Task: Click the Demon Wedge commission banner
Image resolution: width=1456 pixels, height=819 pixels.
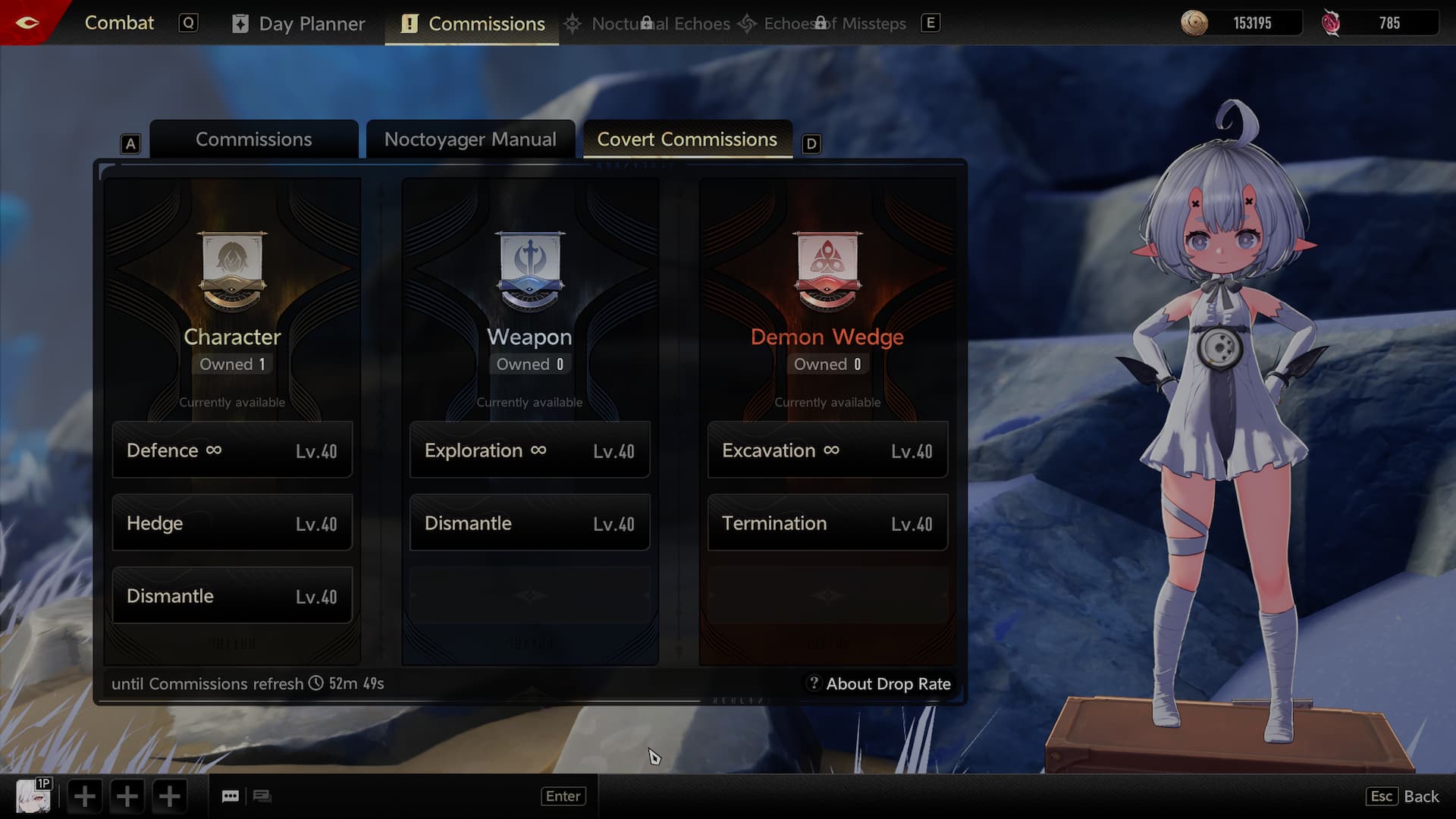Action: click(827, 271)
